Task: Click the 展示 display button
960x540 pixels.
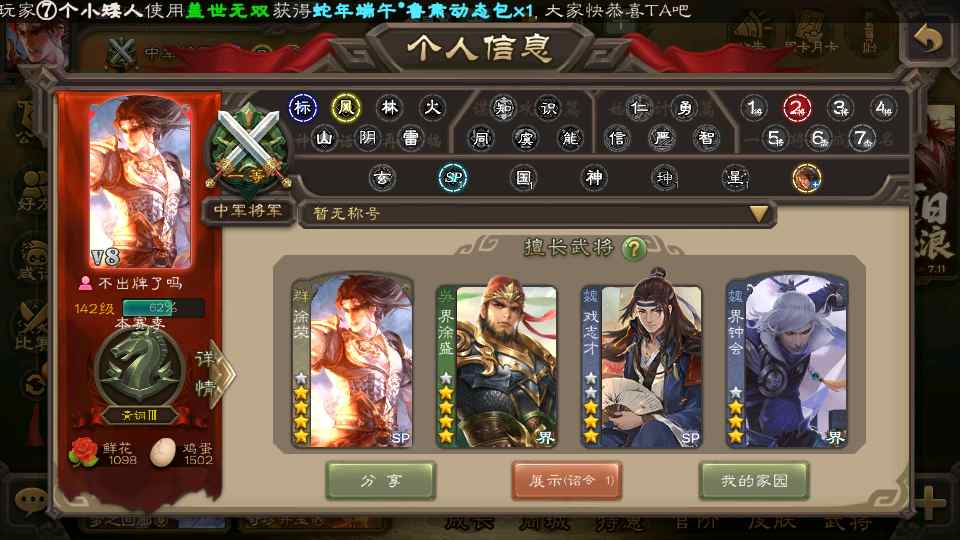Action: click(567, 481)
